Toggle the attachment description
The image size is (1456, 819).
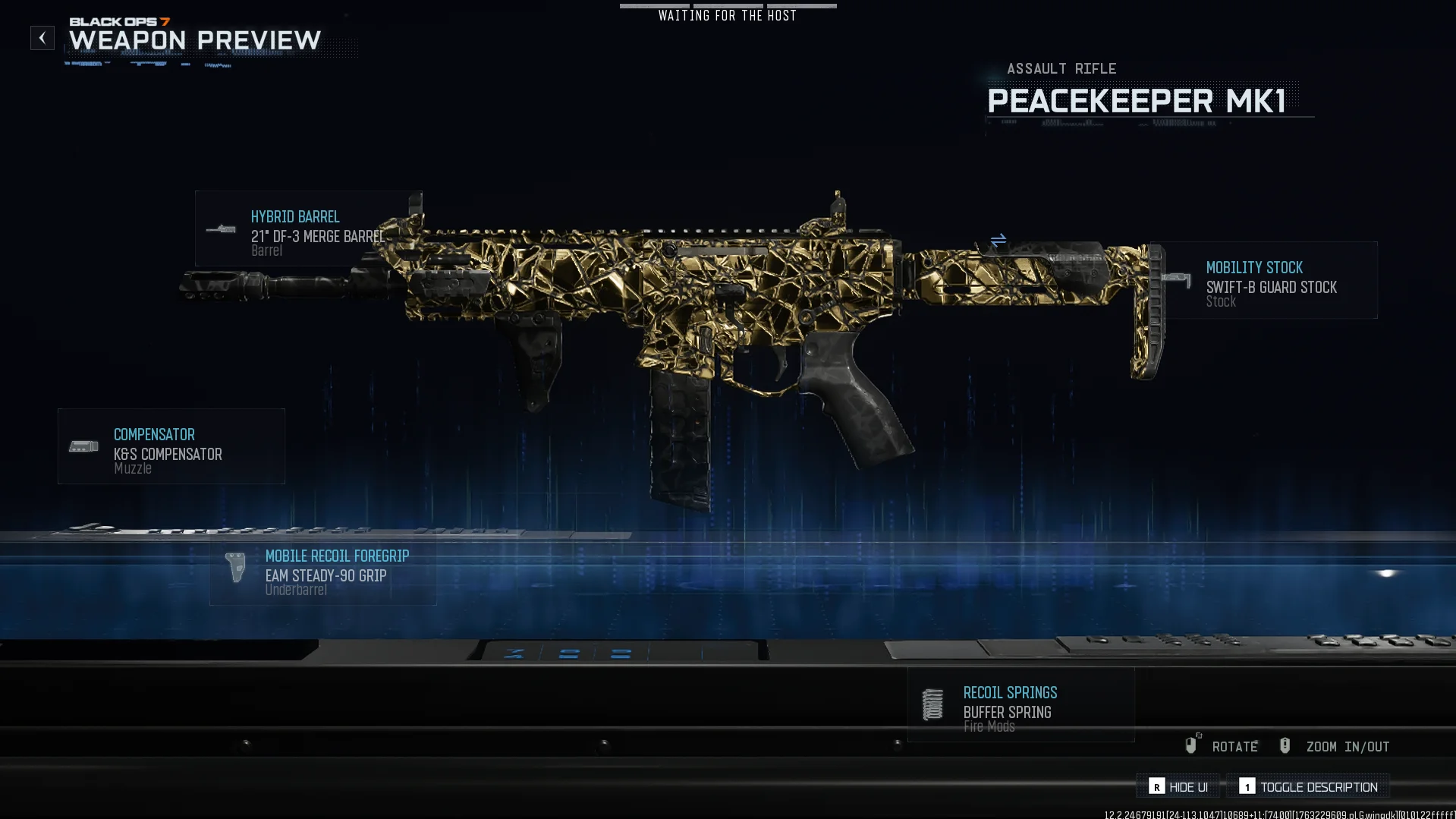[1309, 787]
